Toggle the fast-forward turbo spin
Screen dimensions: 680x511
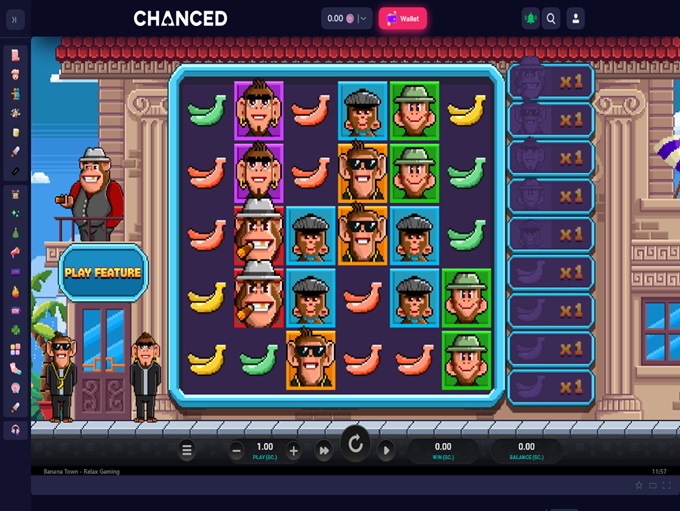[x=324, y=451]
